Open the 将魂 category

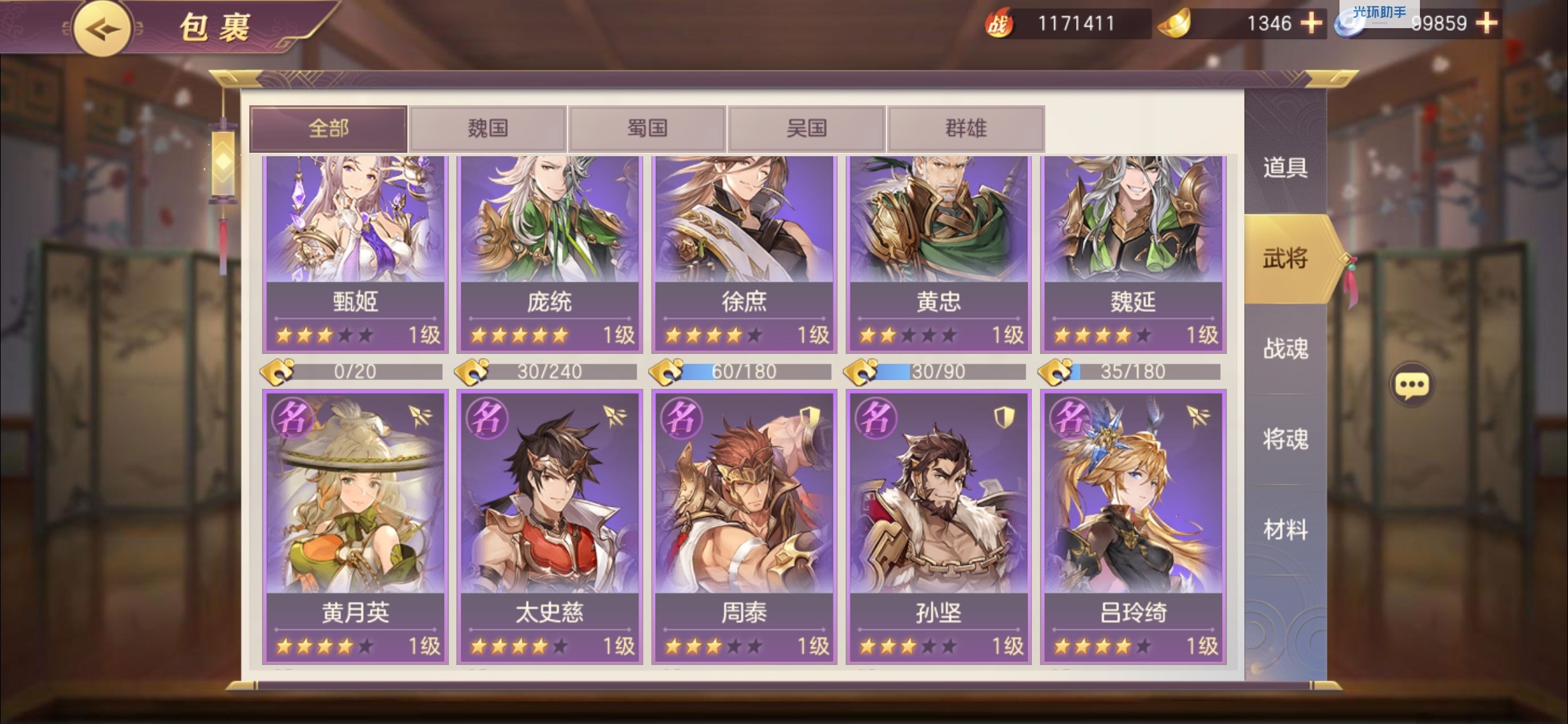click(x=1285, y=440)
